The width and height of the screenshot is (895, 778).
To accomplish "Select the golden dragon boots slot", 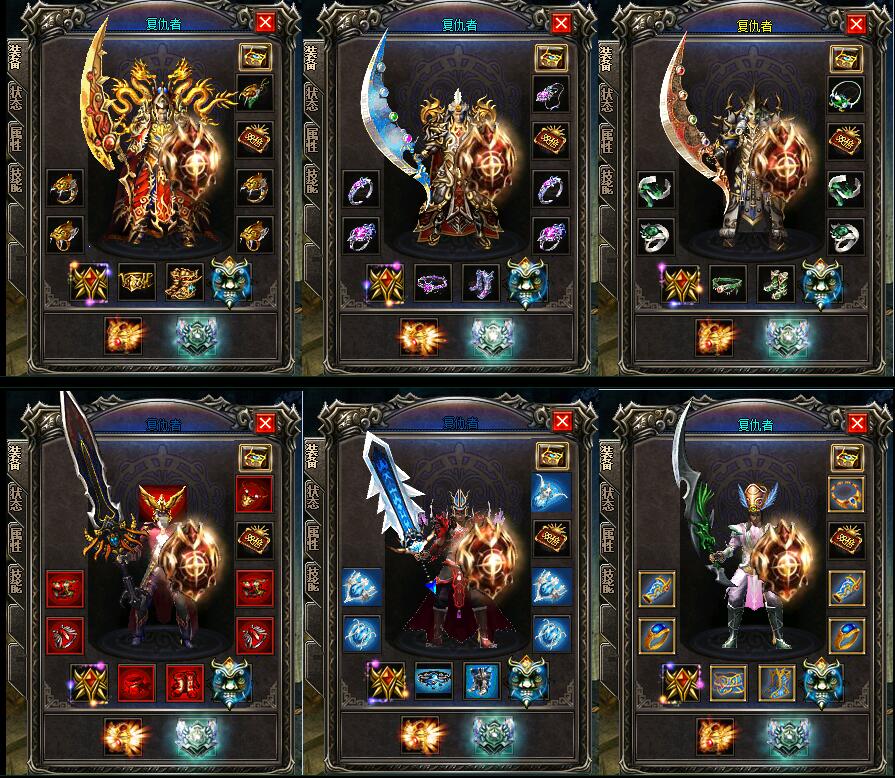I will (185, 283).
